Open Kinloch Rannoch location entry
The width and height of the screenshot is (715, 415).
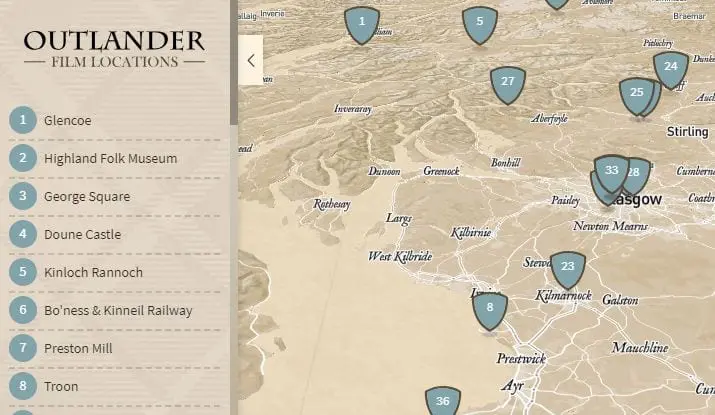tap(93, 273)
